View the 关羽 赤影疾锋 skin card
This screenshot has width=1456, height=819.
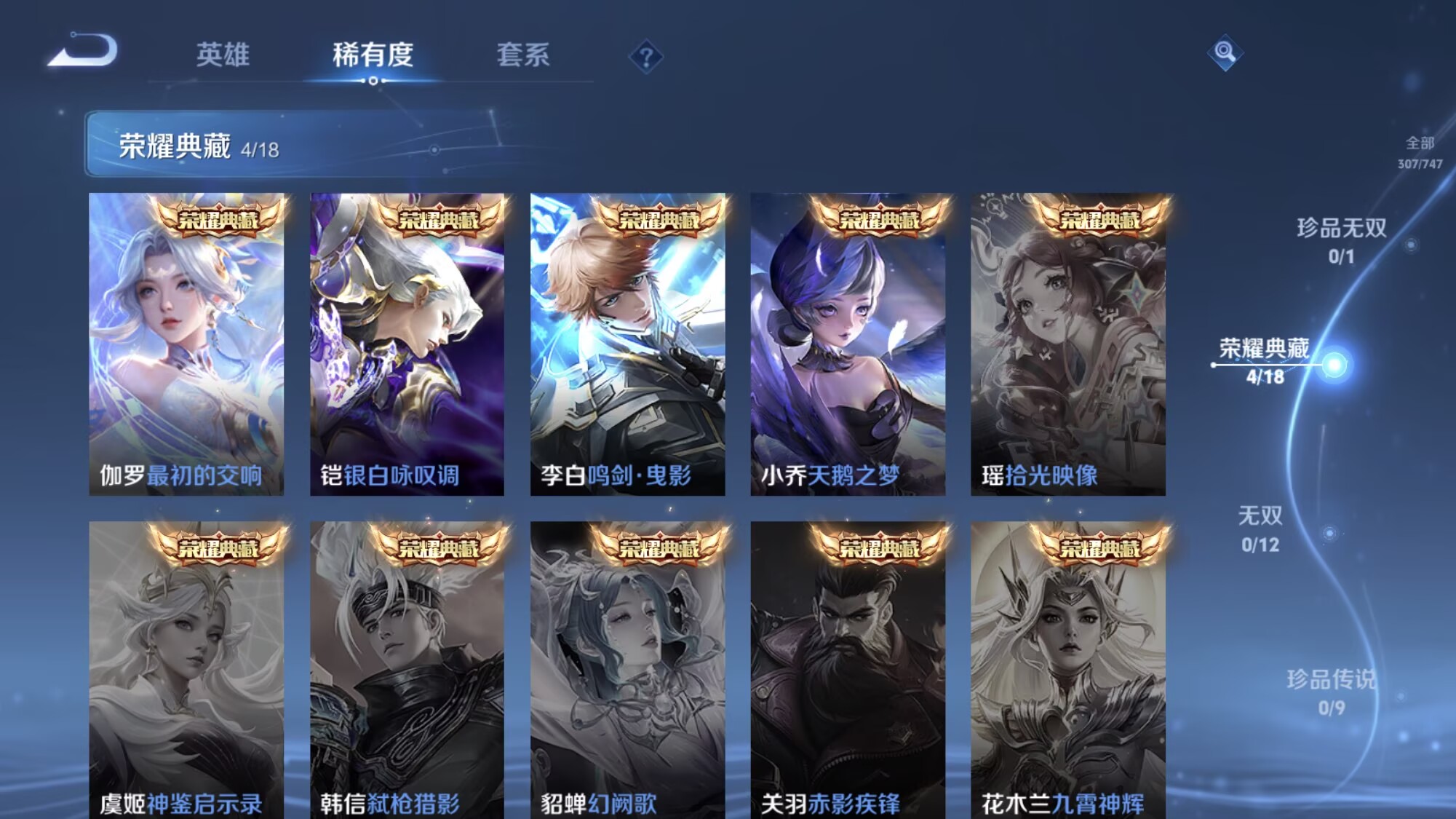[x=848, y=670]
